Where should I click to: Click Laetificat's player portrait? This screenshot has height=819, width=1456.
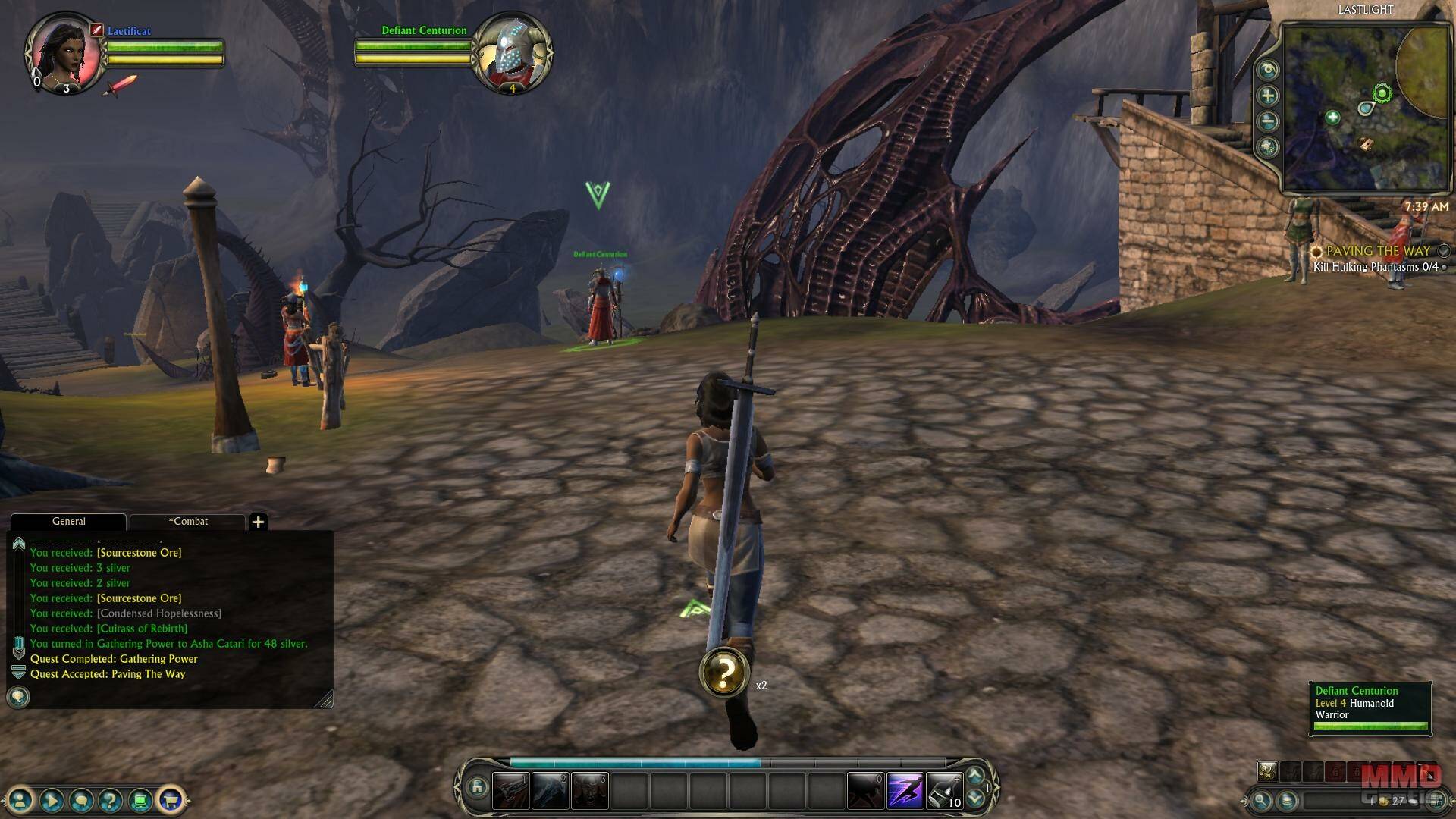pos(64,53)
